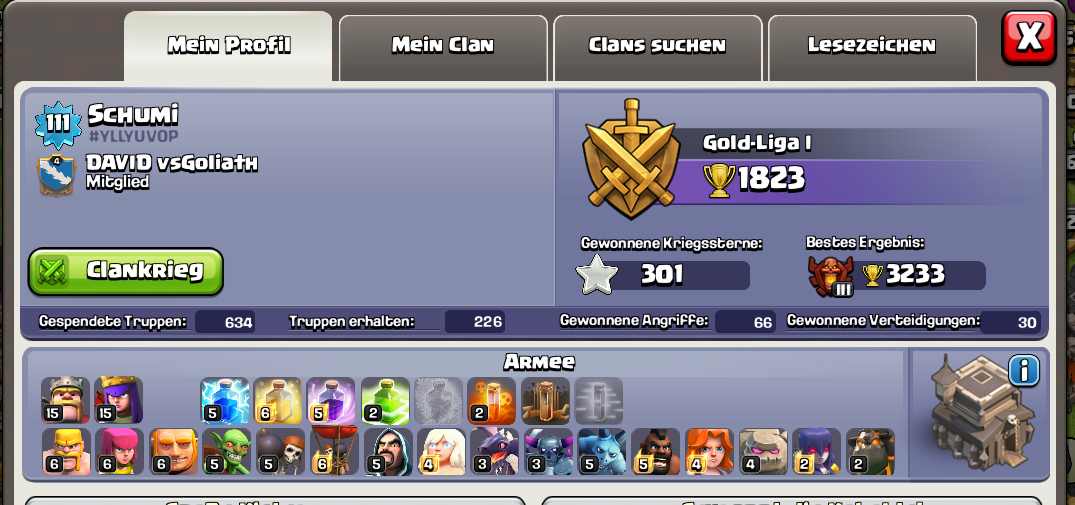Viewport: 1075px width, 505px height.
Task: Click the Lightning Spell icon
Action: click(225, 400)
